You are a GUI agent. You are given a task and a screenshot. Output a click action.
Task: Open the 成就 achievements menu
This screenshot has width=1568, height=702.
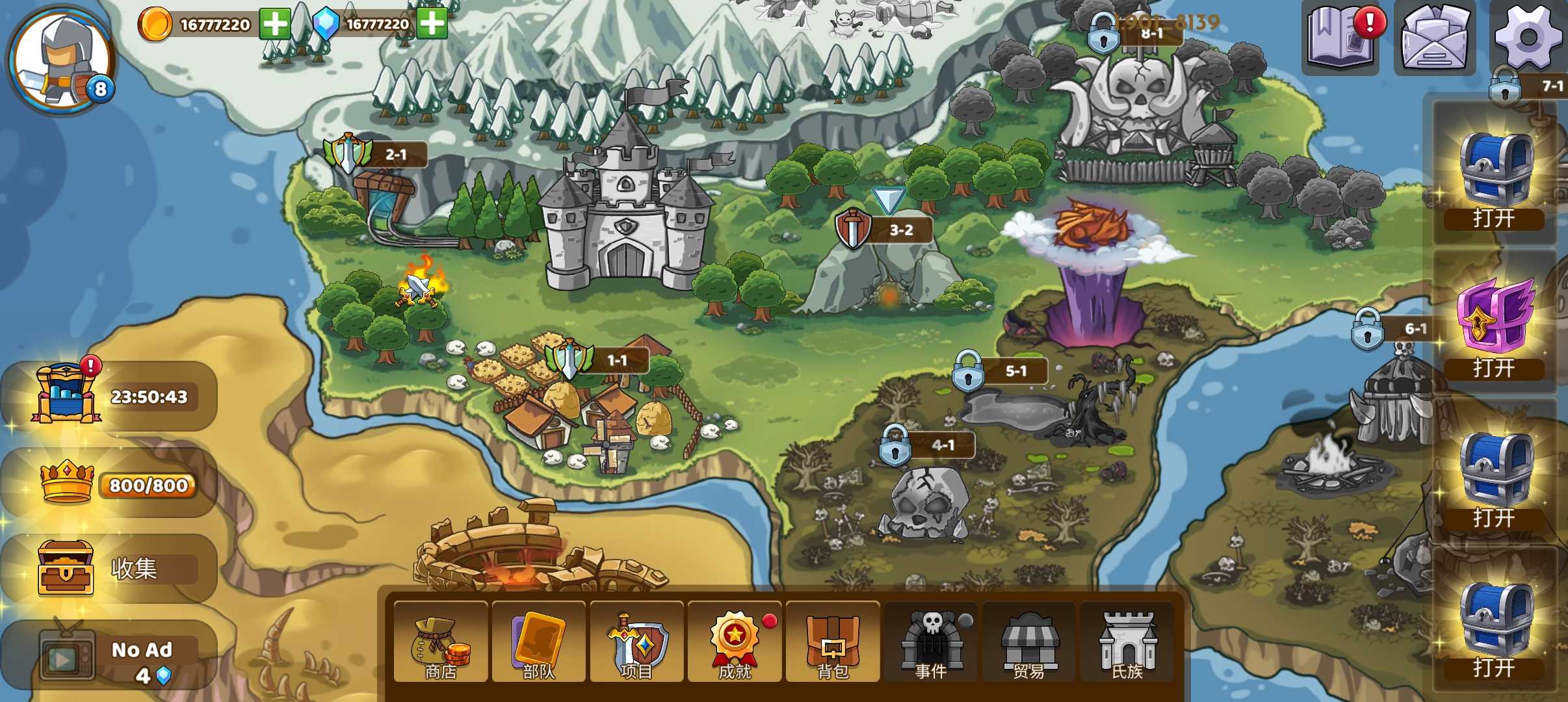(735, 643)
